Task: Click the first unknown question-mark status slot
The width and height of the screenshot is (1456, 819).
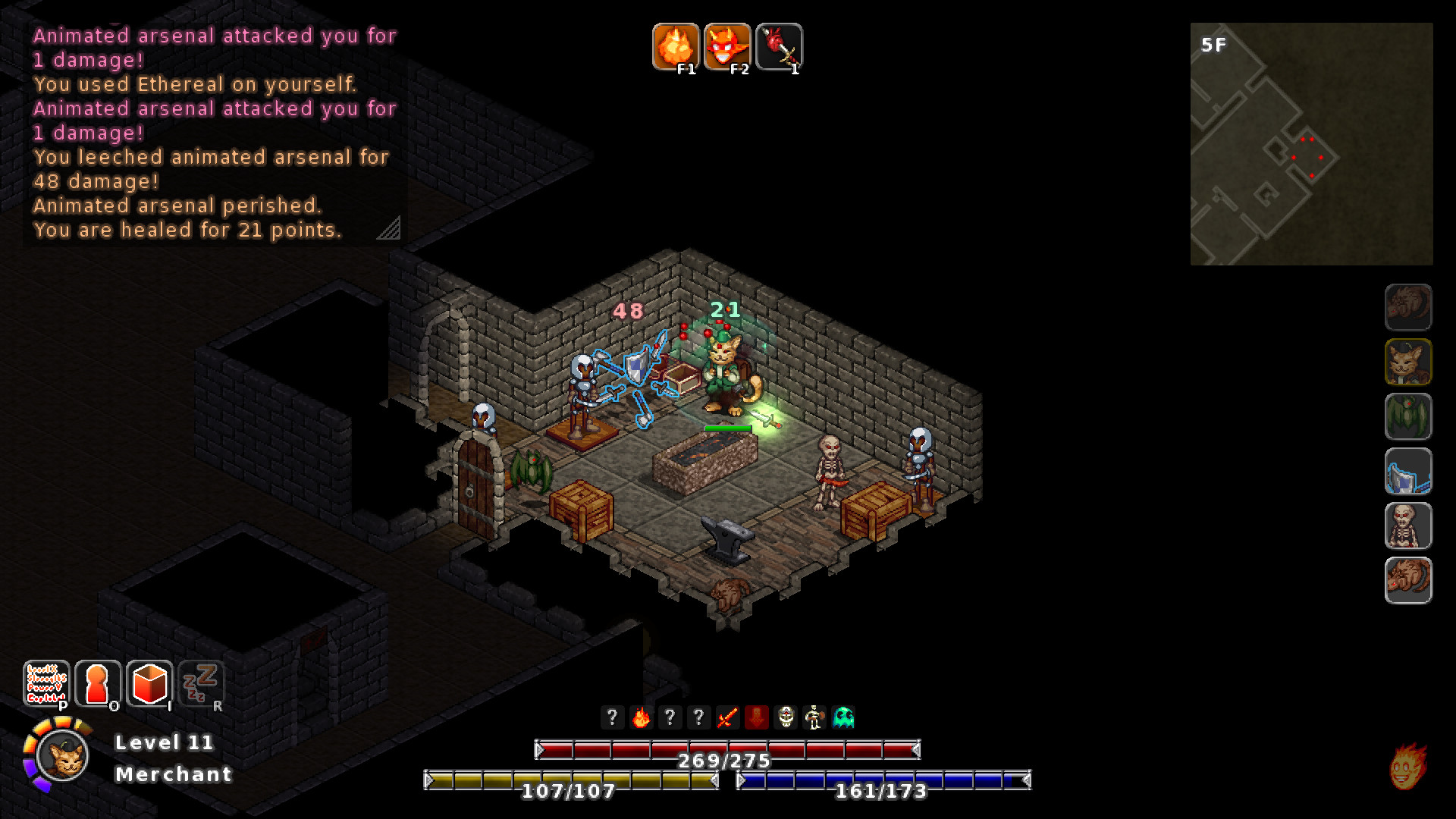Action: pos(613,717)
